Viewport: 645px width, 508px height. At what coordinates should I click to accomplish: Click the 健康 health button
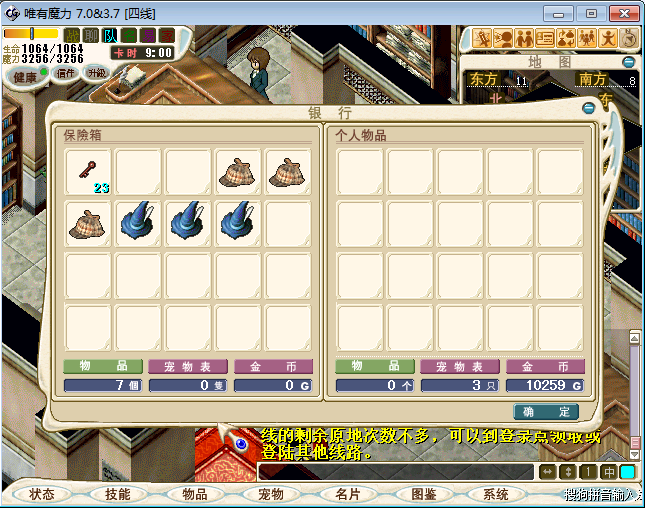coord(26,77)
